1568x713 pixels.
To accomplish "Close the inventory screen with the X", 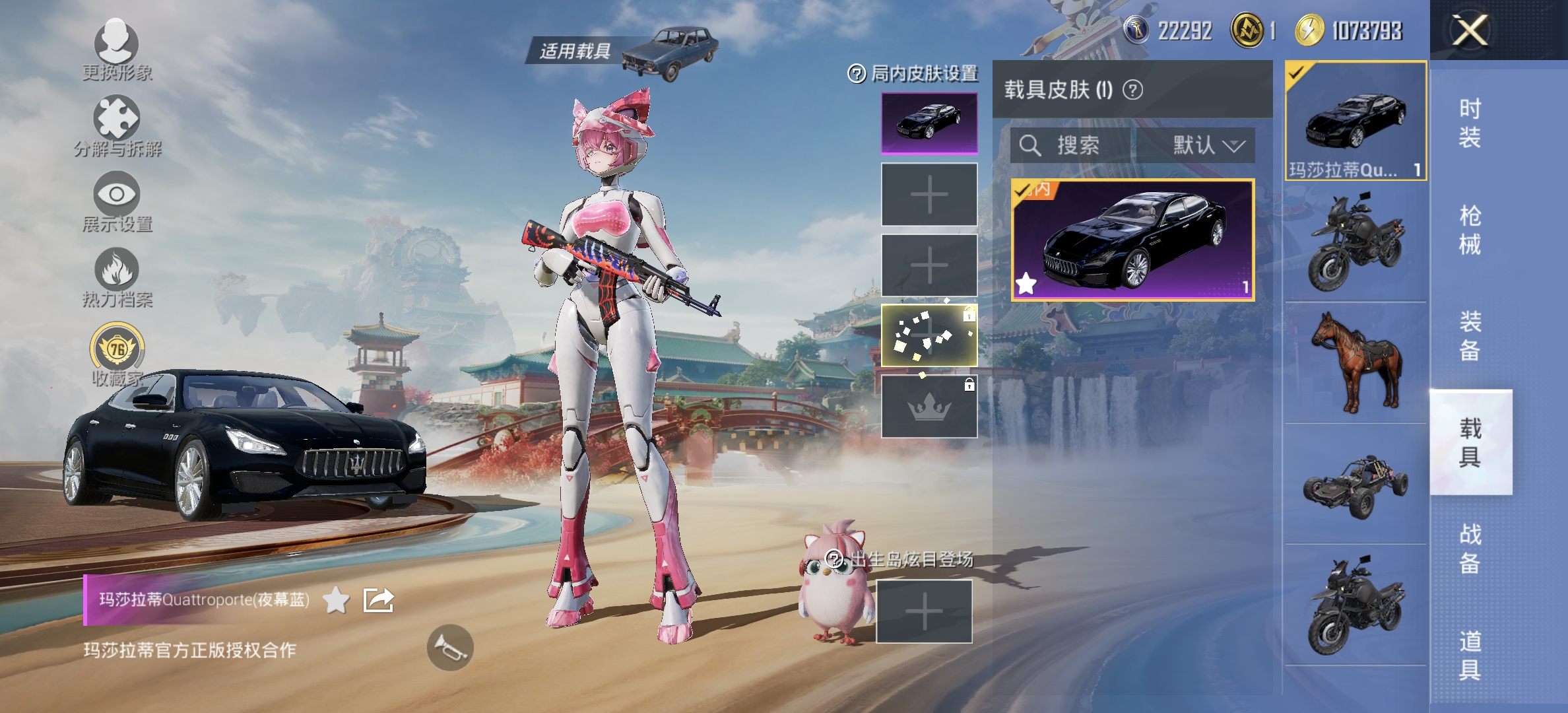I will click(1470, 30).
